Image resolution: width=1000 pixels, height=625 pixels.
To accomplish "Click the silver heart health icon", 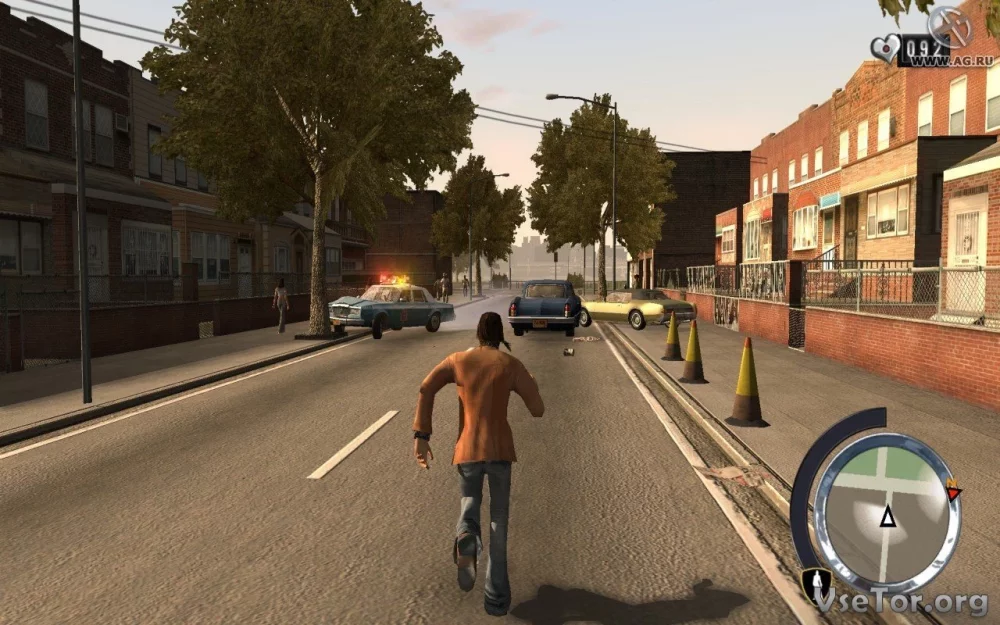I will point(884,48).
